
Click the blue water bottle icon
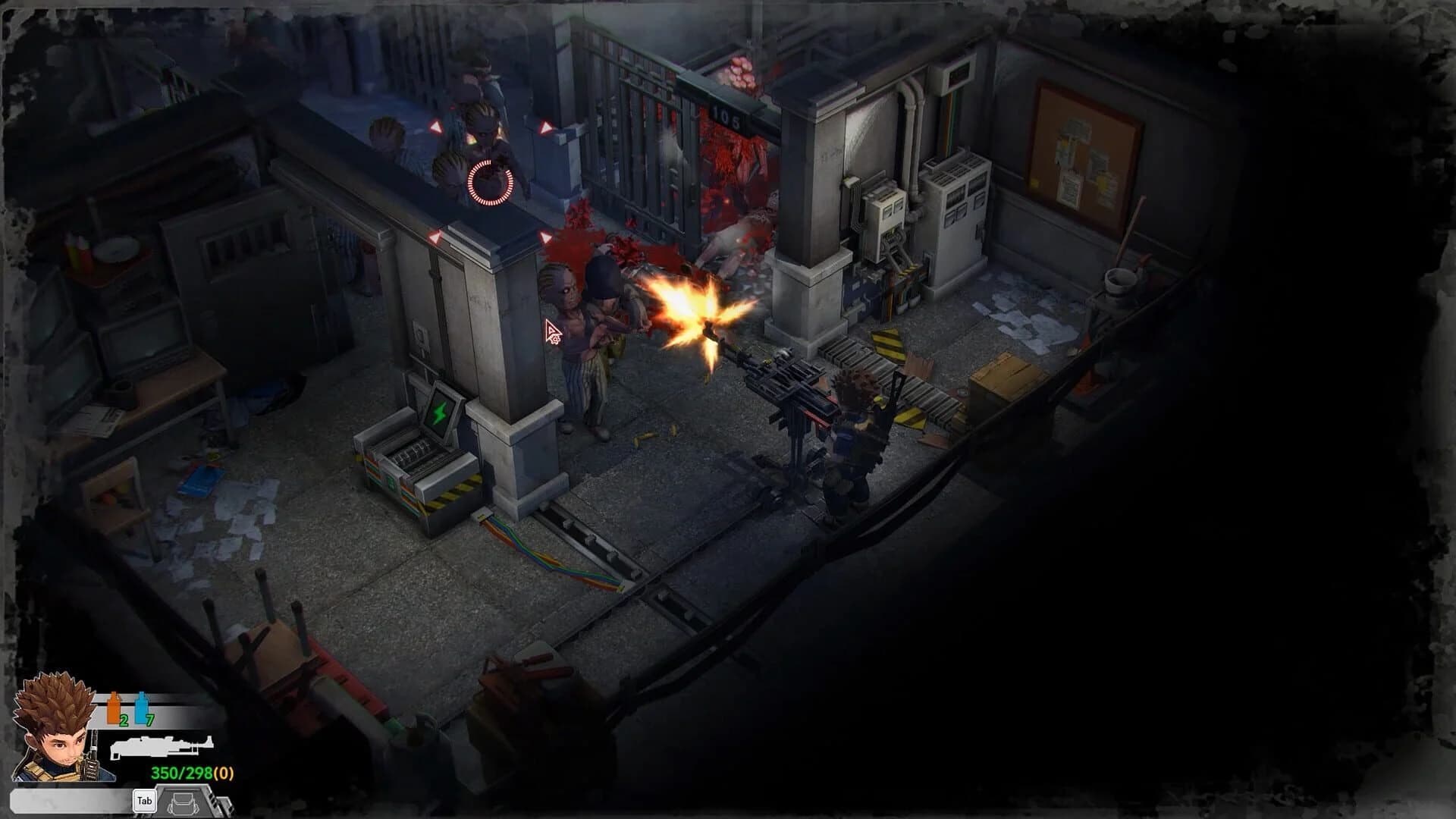[x=143, y=707]
